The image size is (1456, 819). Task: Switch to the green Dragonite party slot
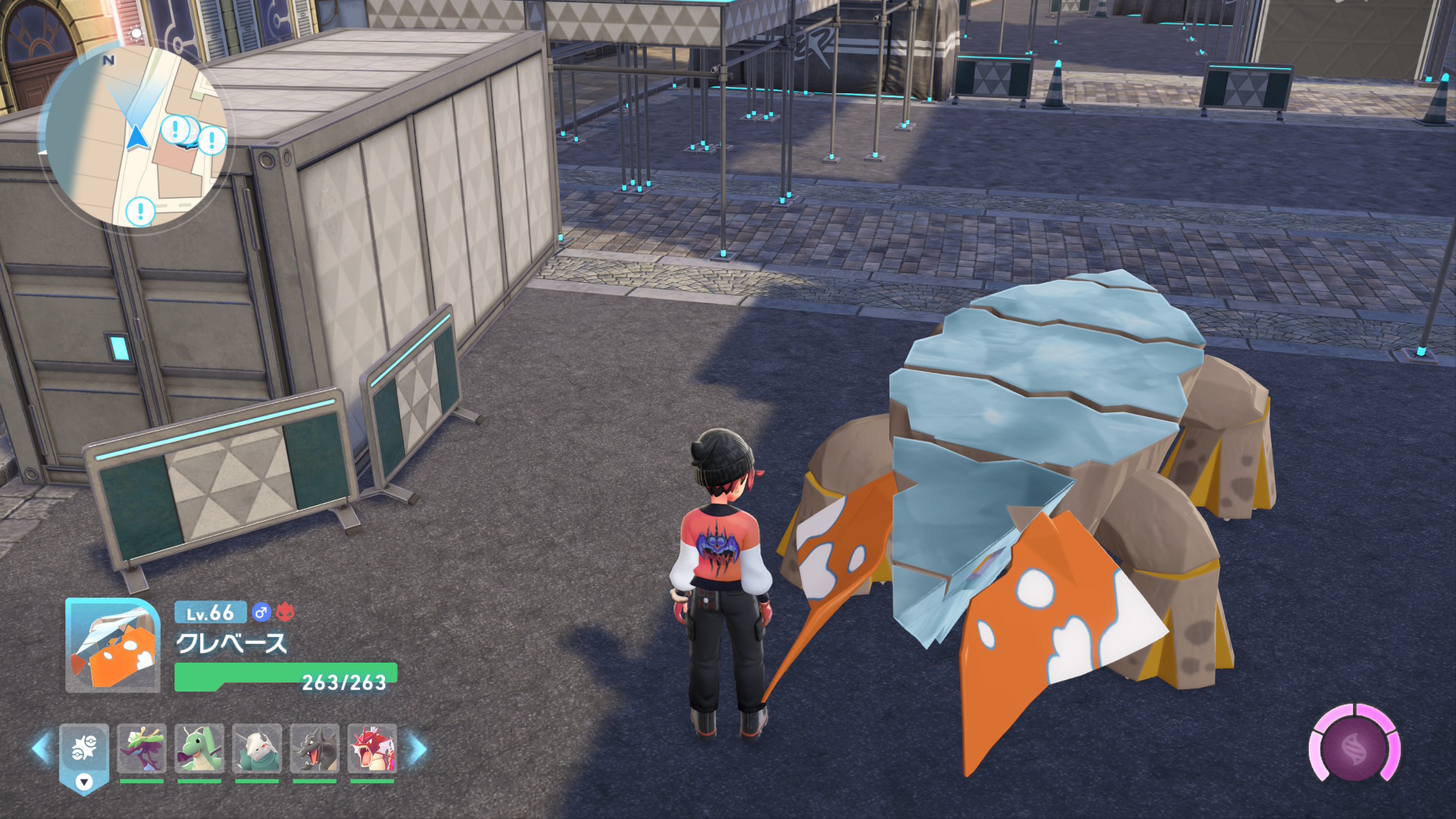199,749
